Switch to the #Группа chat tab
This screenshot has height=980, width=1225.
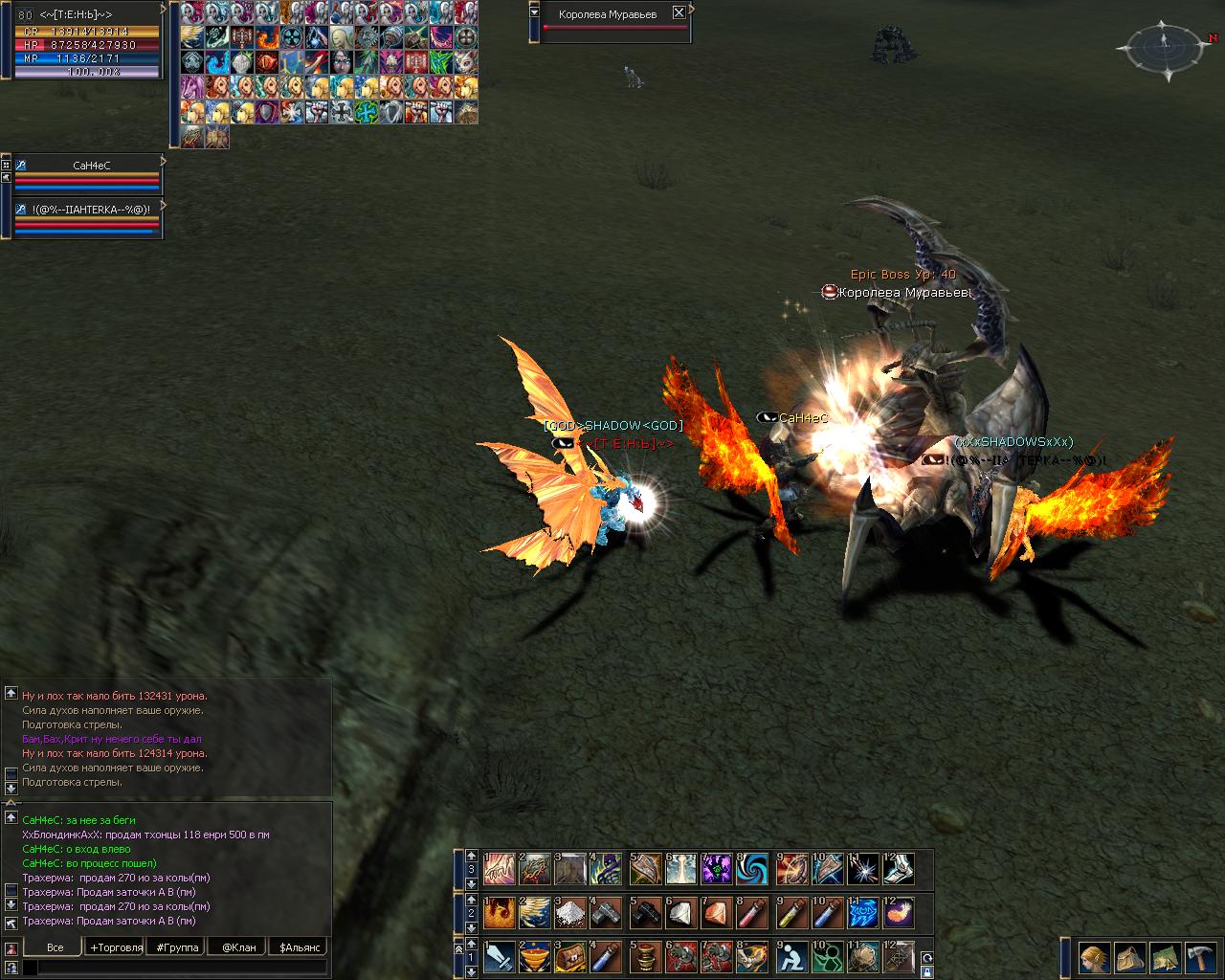click(x=177, y=947)
